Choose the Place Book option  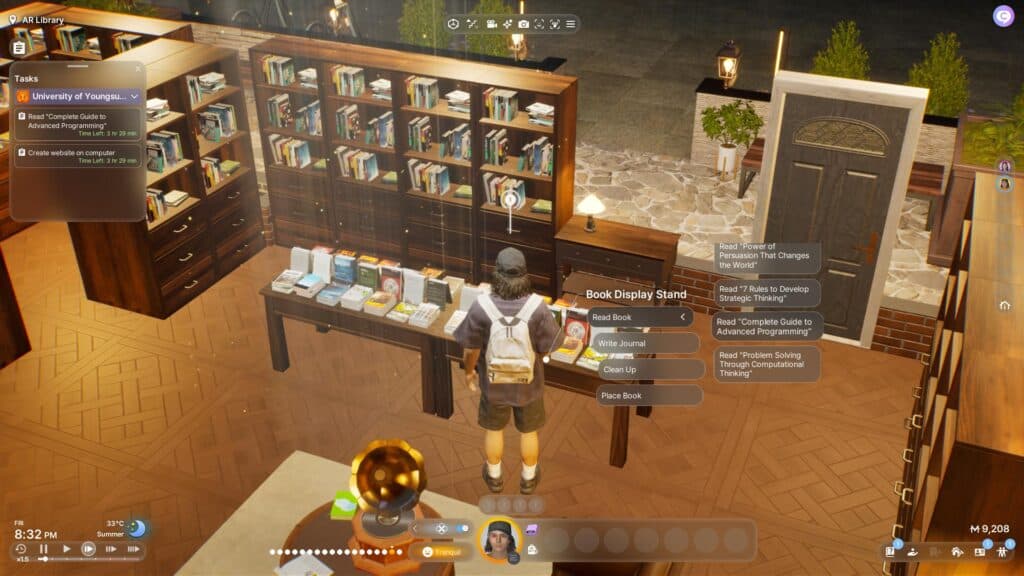(649, 396)
